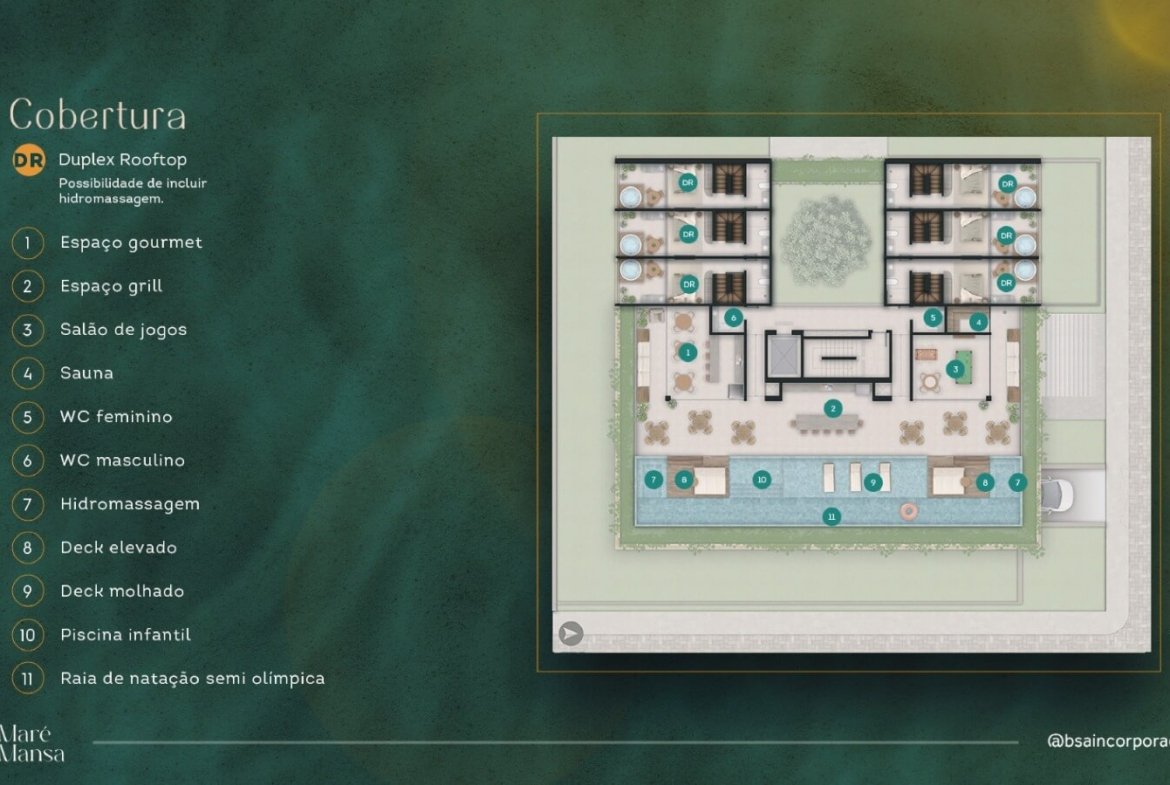Select the Sauna legend entry
Viewport: 1170px width, 785px height.
tap(86, 373)
